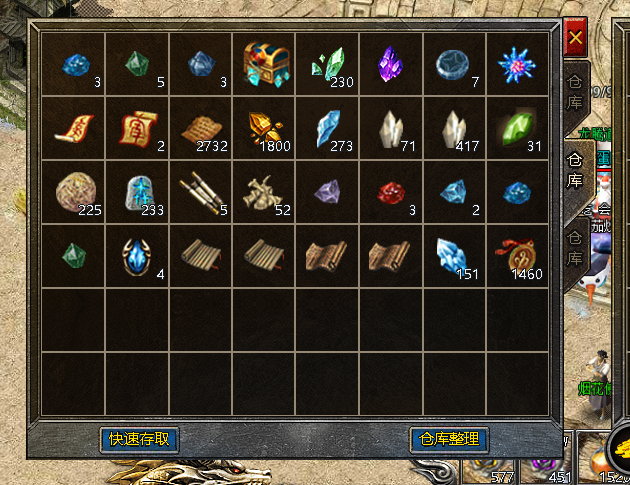Close the warehouse window with the X
Viewport: 630px width, 485px height.
pos(575,40)
